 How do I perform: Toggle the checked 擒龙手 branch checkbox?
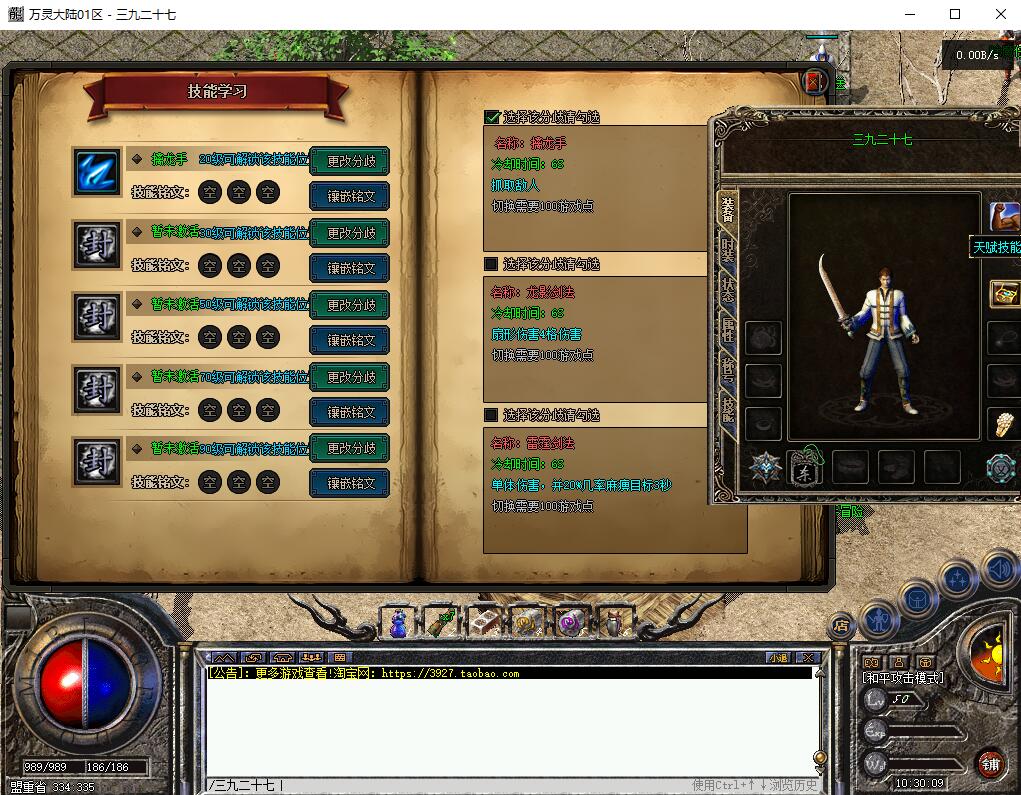click(491, 117)
